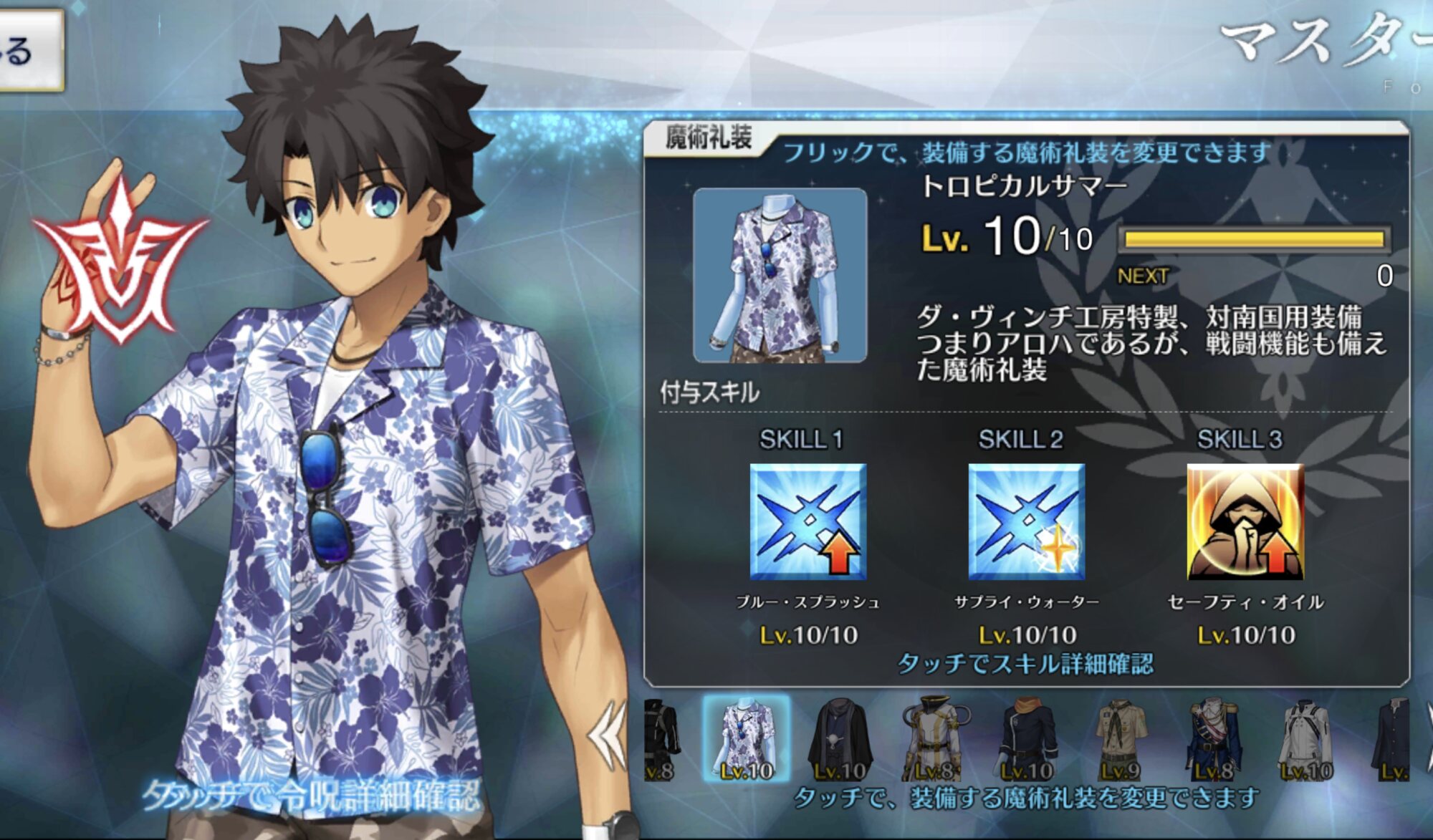Screen dimensions: 1433x840
Task: Select the white Chaldea uniform mystic code
Action: (1305, 739)
